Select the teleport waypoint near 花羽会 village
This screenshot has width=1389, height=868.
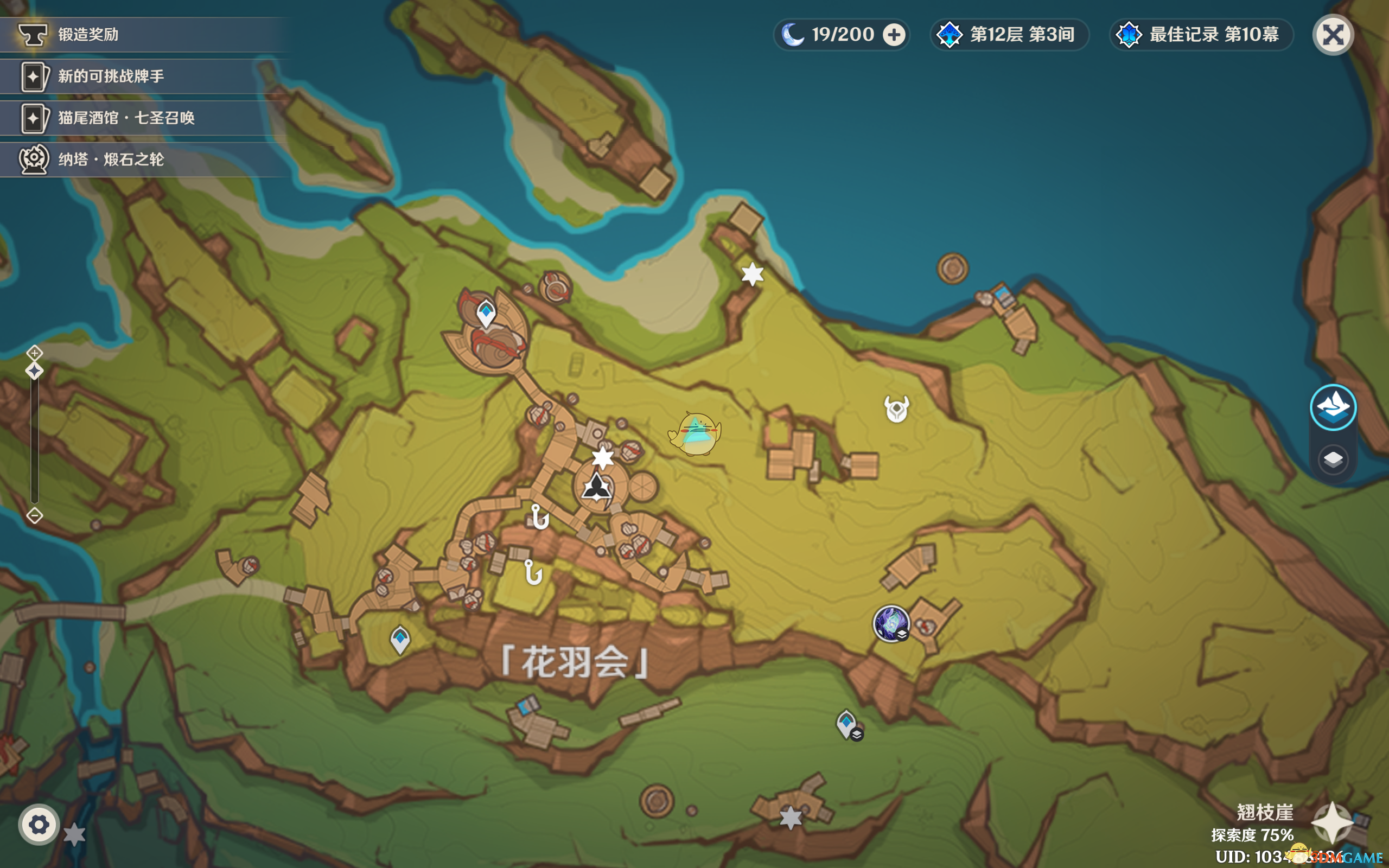400,639
